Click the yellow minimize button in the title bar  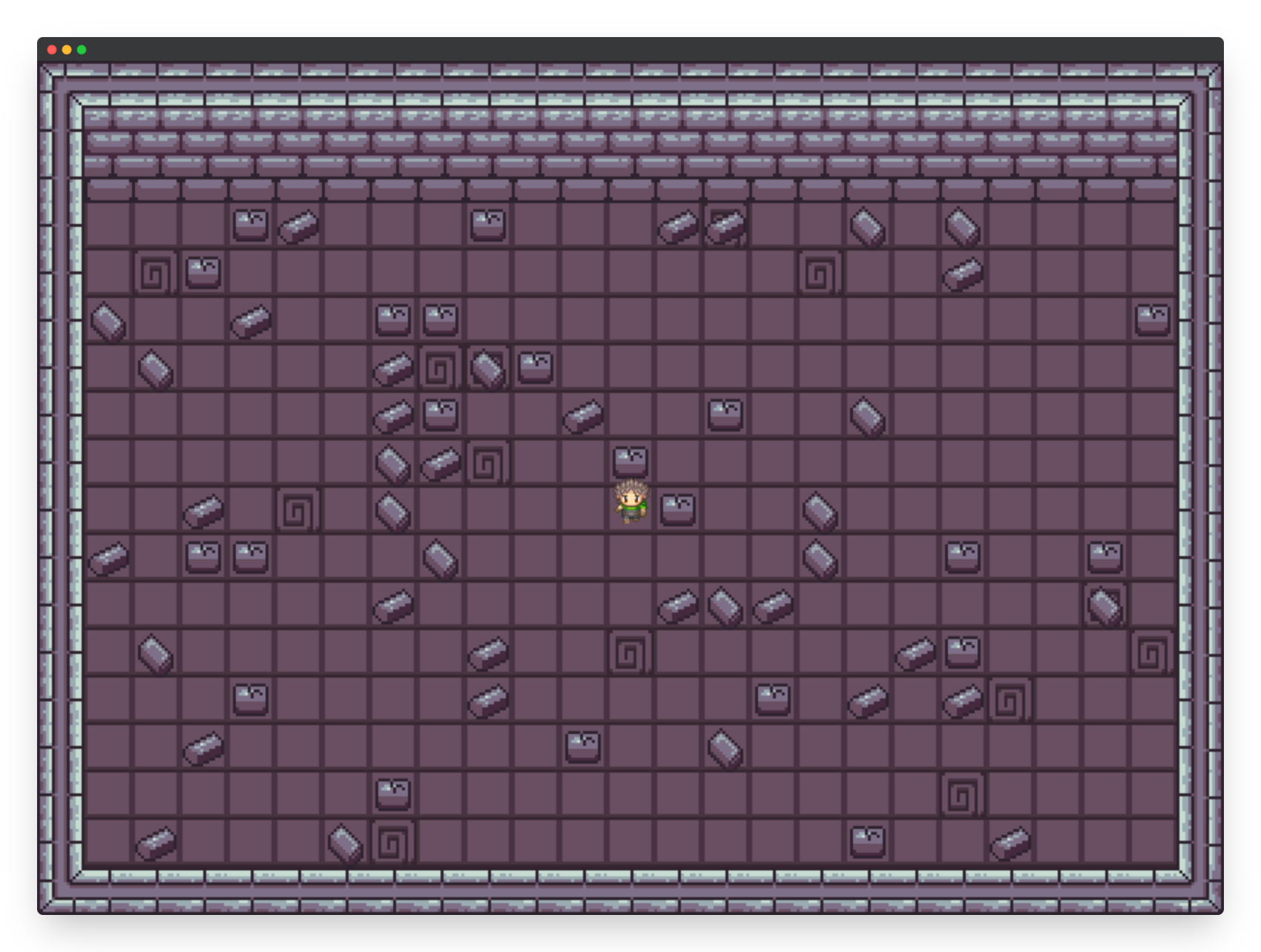(66, 49)
